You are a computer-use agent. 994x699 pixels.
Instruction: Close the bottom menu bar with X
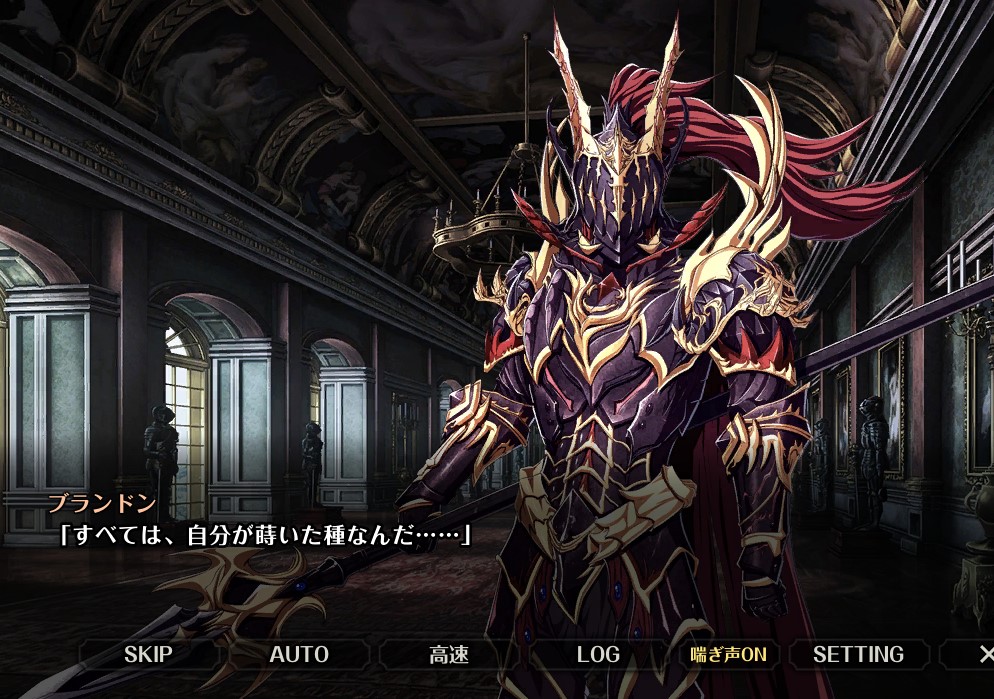(985, 655)
